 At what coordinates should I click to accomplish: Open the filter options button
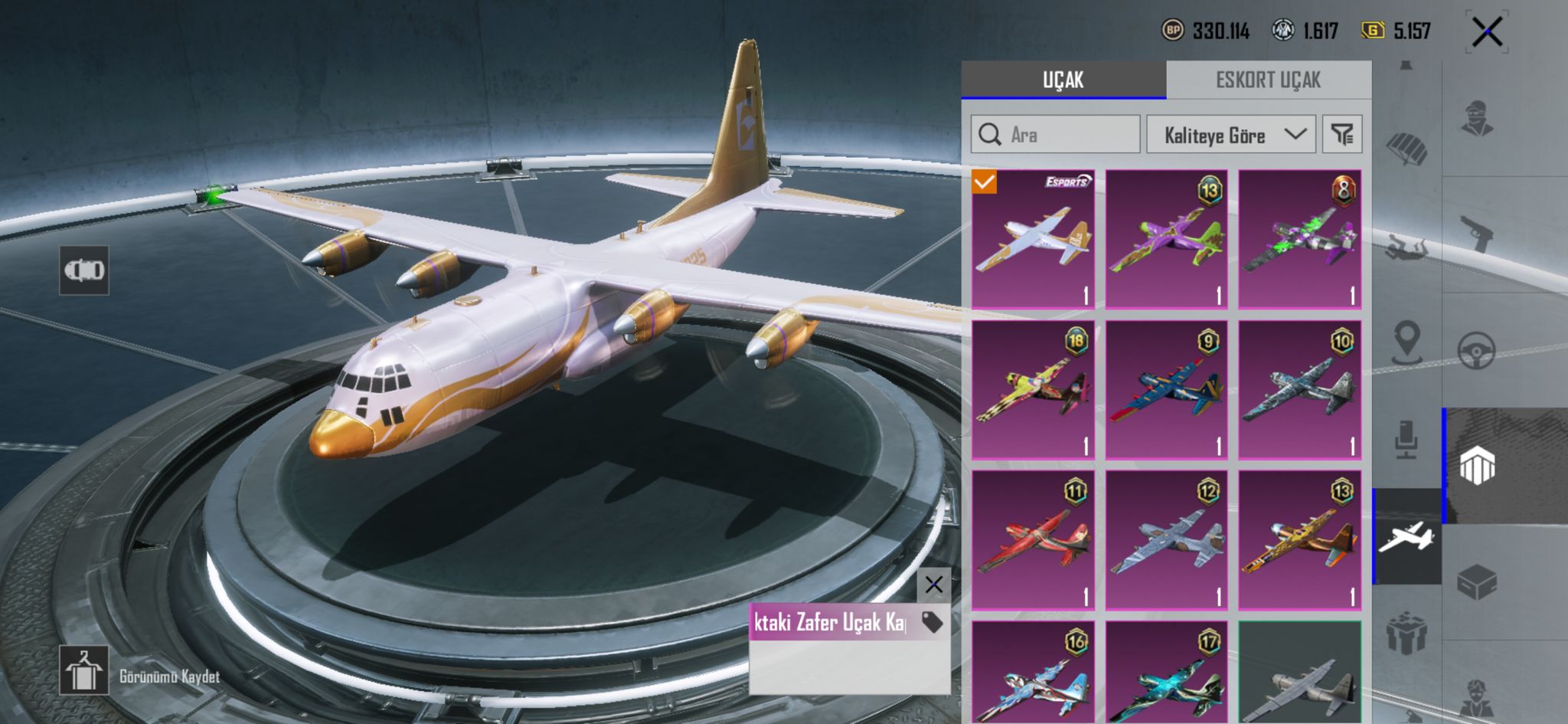[1341, 135]
